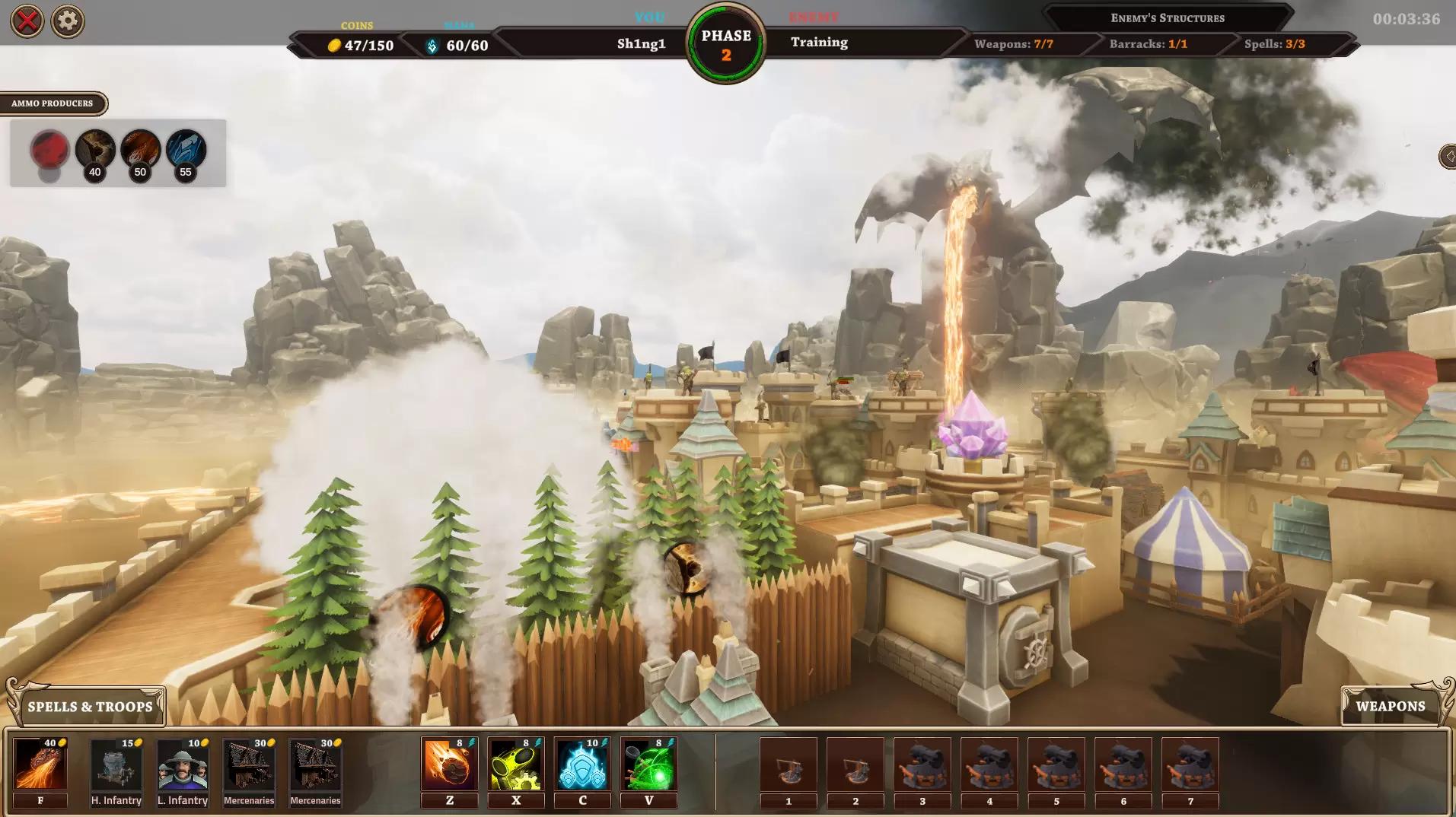Open settings via the gear icon
Image resolution: width=1456 pixels, height=817 pixels.
point(68,21)
